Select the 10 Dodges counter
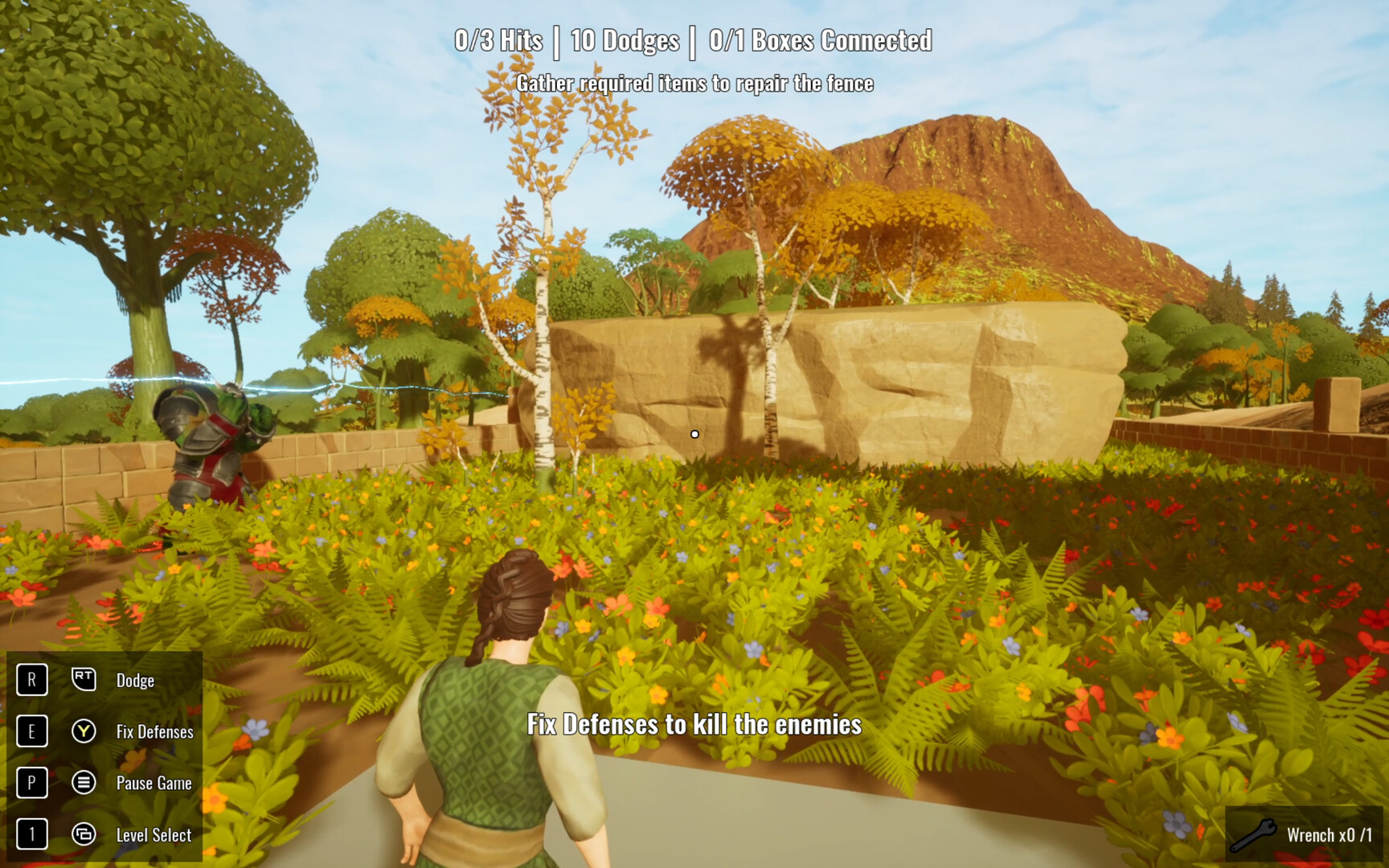1389x868 pixels. click(x=625, y=39)
